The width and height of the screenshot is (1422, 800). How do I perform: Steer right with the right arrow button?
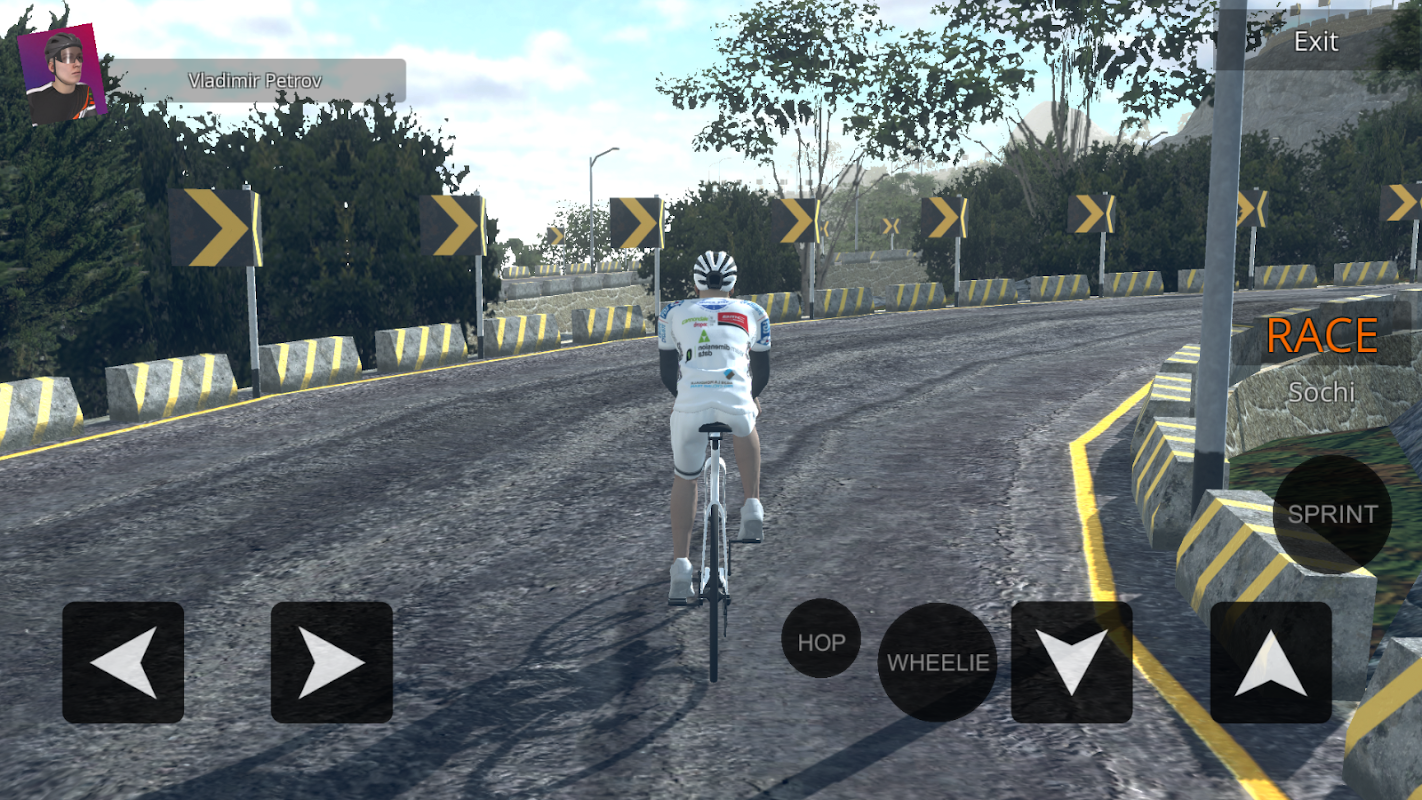click(331, 662)
